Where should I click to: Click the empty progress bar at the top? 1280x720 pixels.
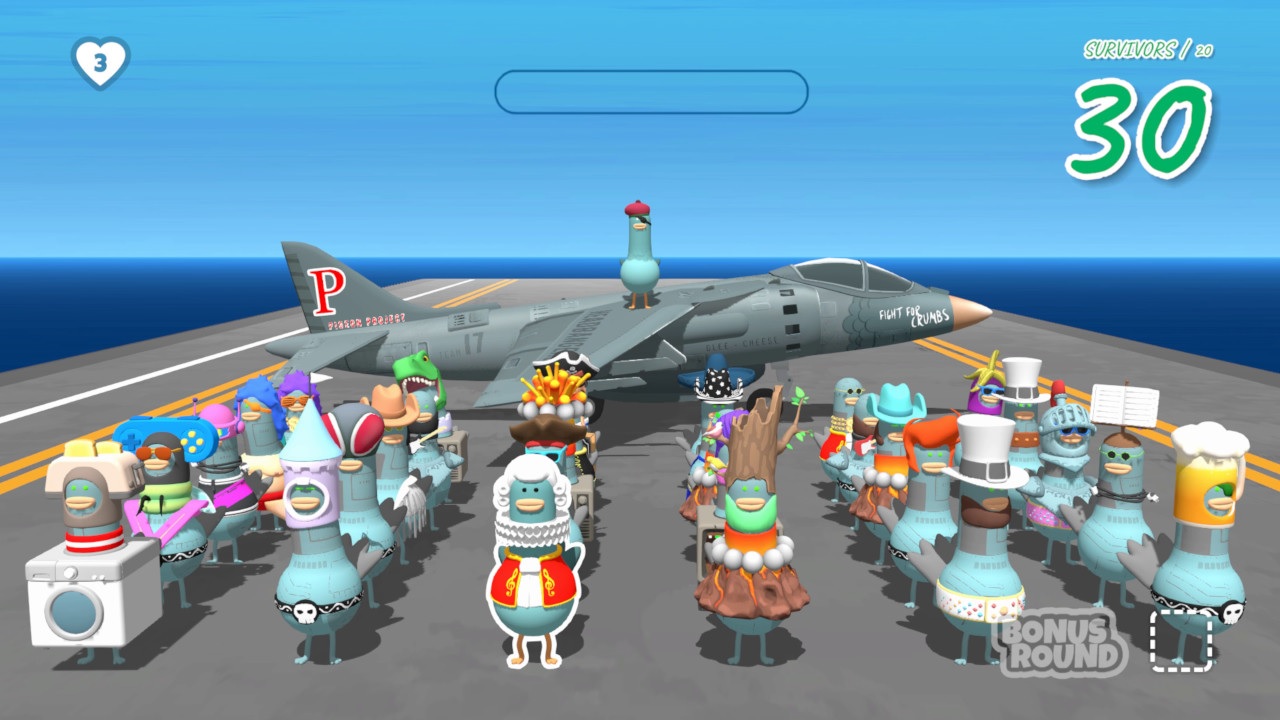[x=650, y=88]
